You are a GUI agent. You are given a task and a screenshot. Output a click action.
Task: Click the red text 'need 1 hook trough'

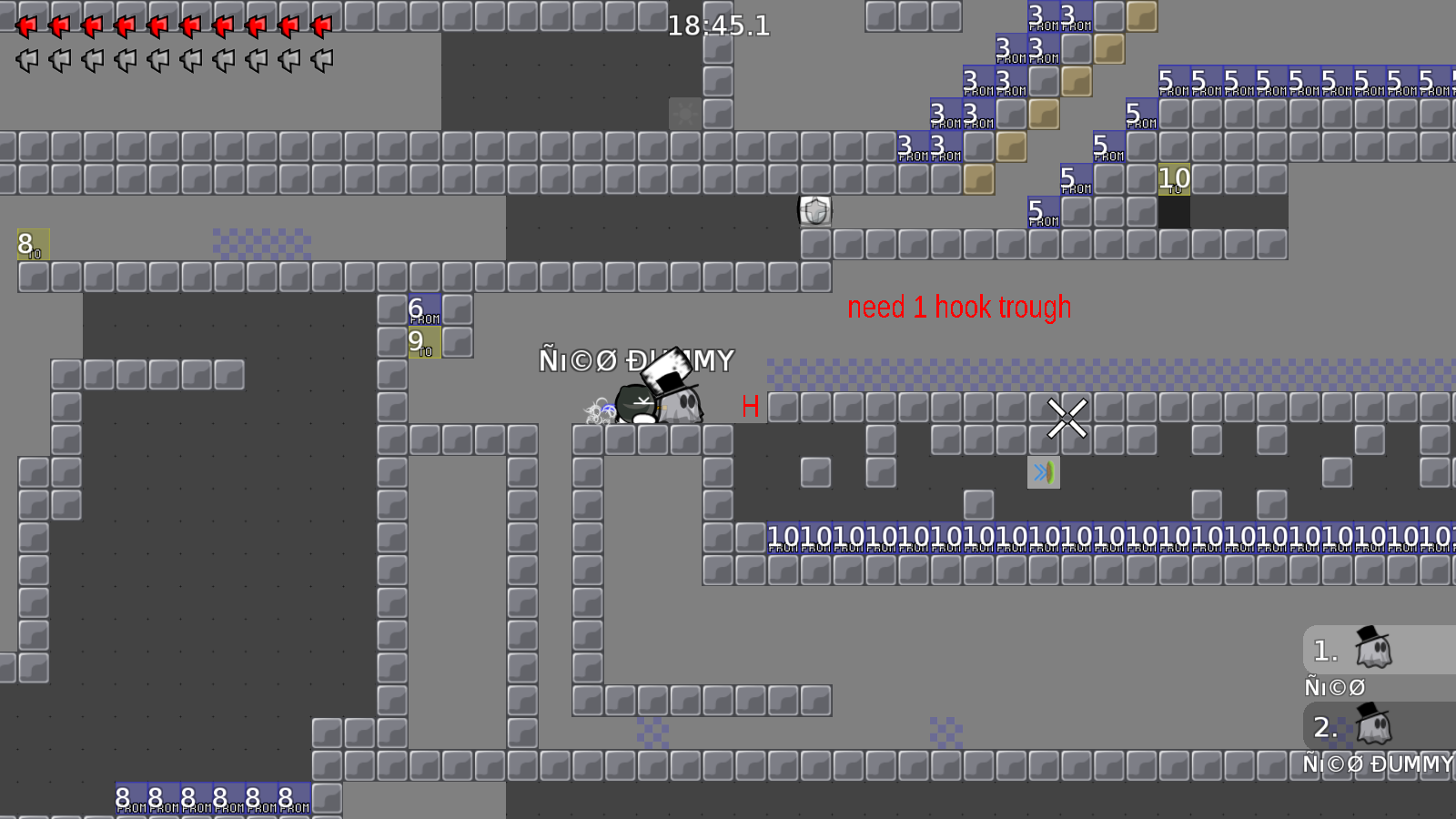pyautogui.click(x=959, y=307)
